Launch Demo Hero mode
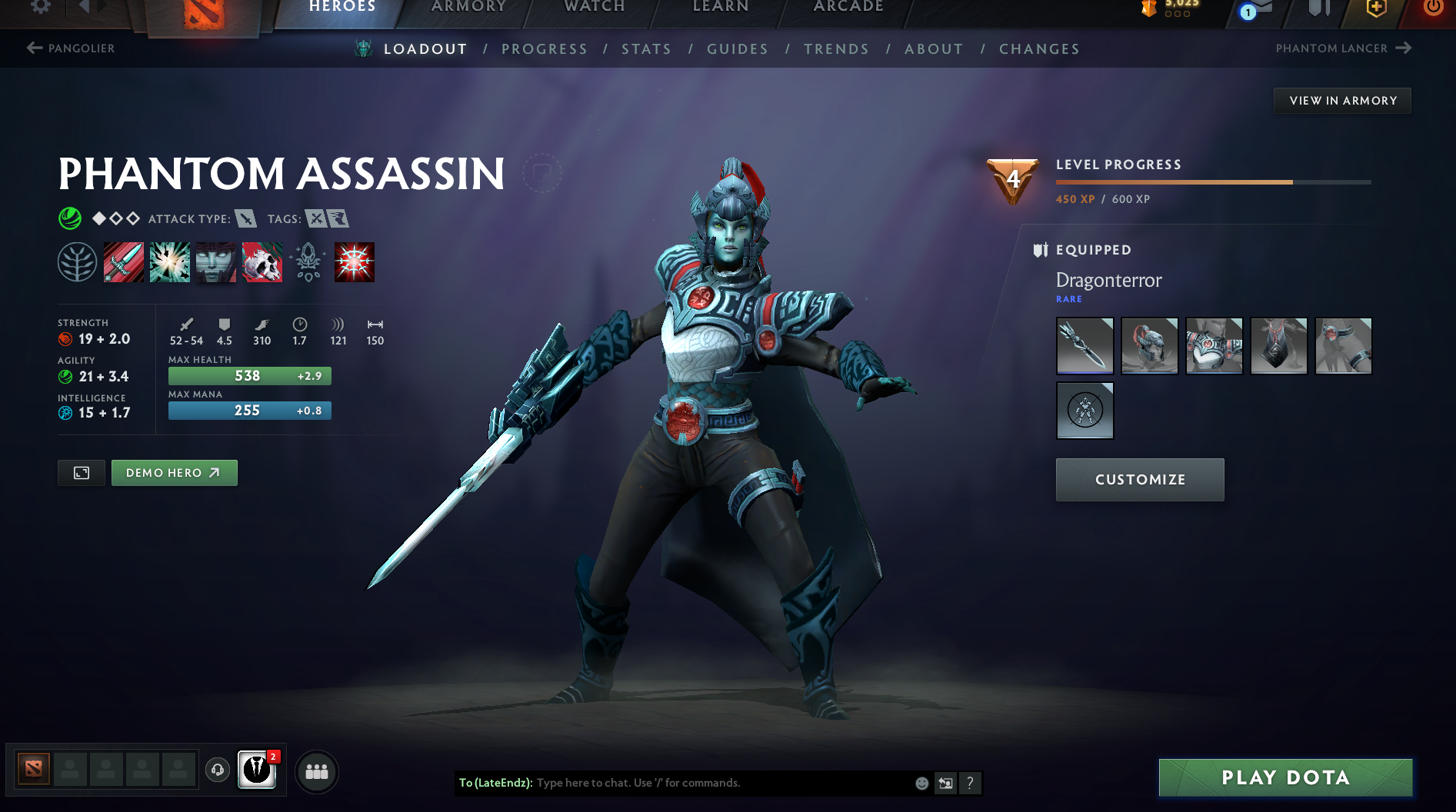The width and height of the screenshot is (1456, 812). pyautogui.click(x=174, y=473)
